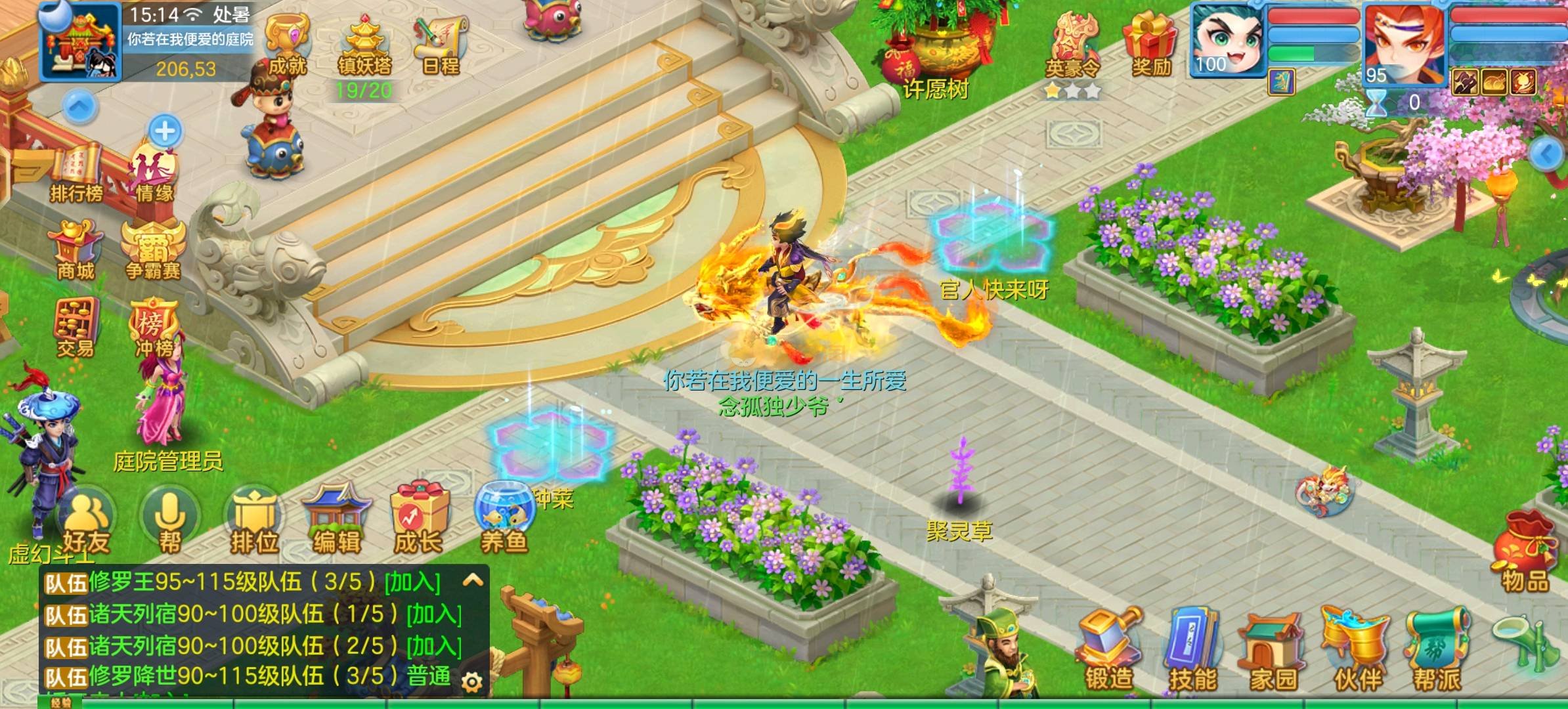Open the 养鱼 fish bowl feature

[504, 519]
